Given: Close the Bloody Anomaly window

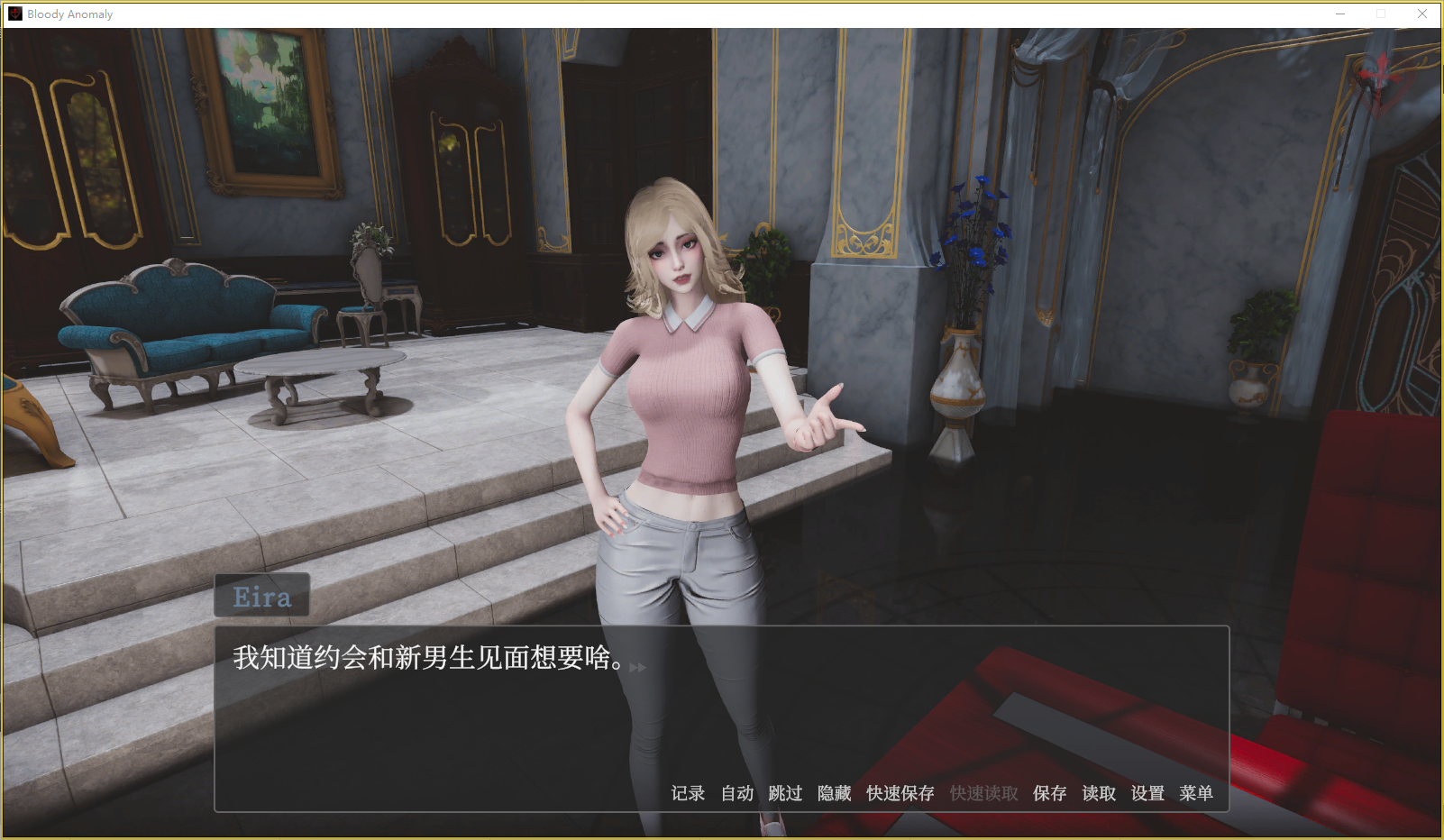Looking at the screenshot, I should (1422, 14).
